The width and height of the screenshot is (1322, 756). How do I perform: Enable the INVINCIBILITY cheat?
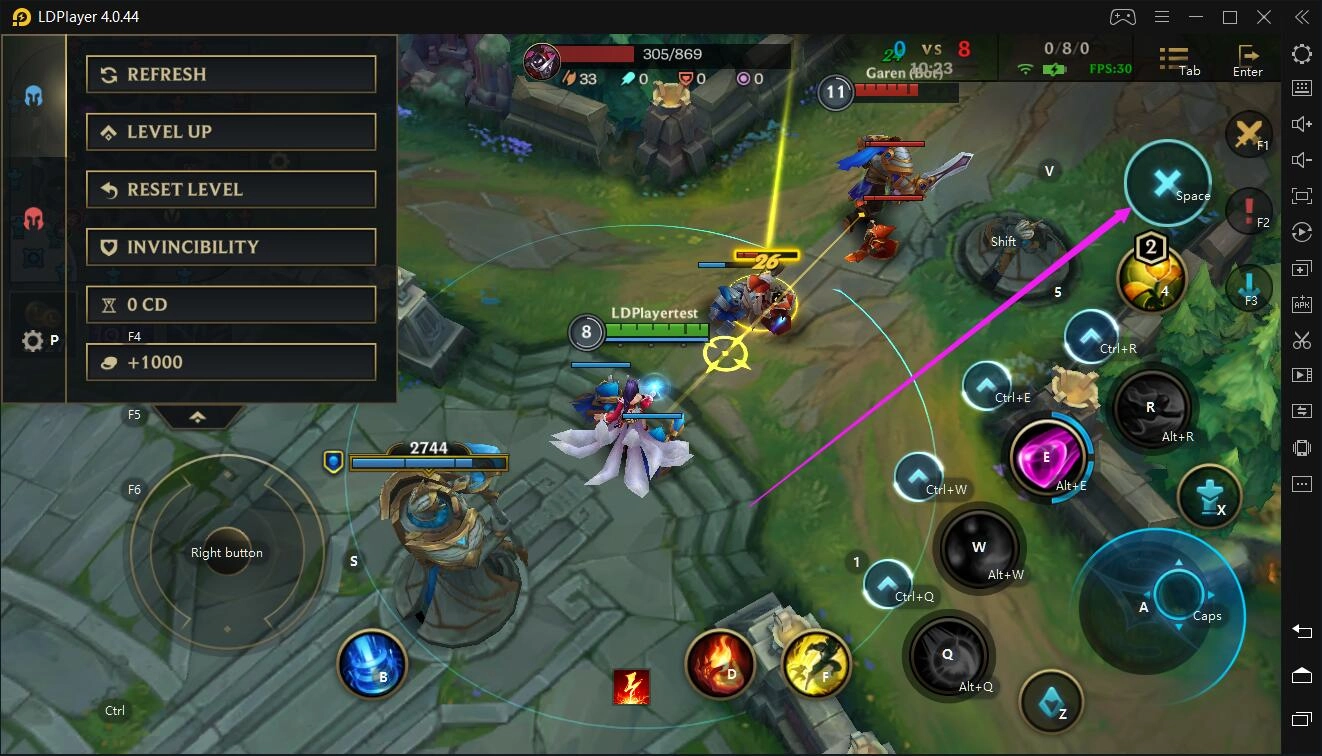tap(231, 246)
